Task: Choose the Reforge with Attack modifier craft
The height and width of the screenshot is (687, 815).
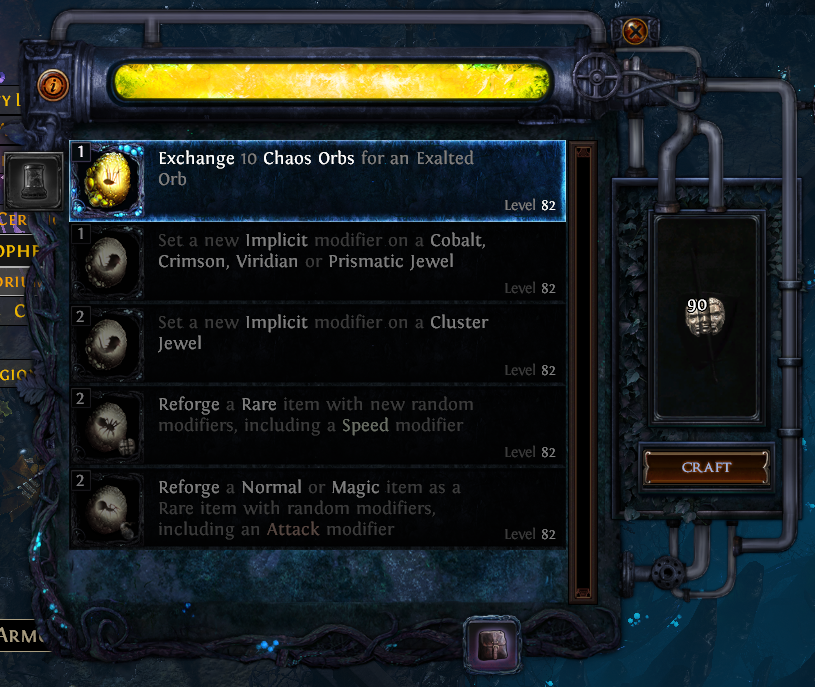Action: [317, 508]
